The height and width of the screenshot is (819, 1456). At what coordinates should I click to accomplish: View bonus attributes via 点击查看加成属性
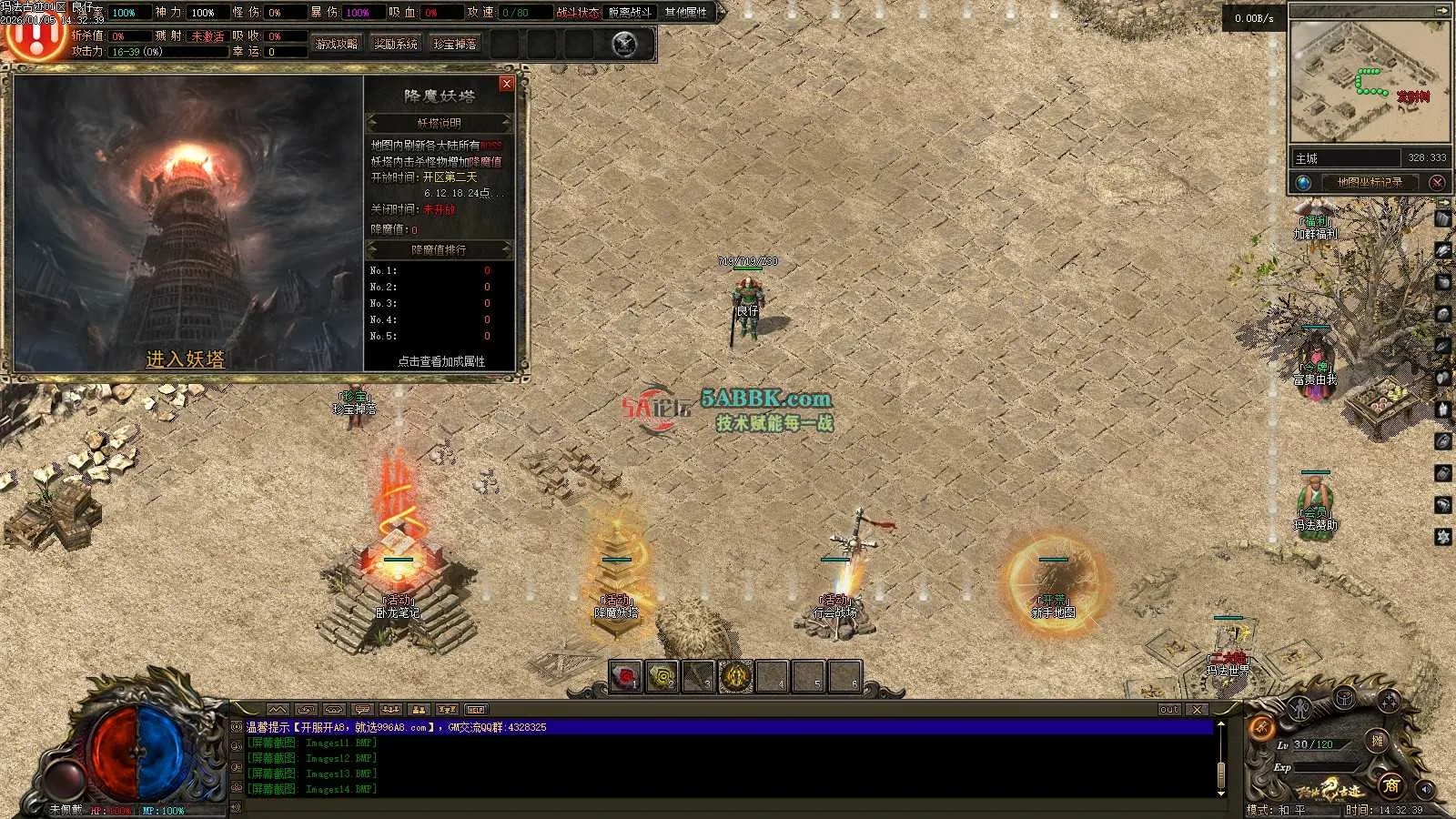pyautogui.click(x=441, y=361)
